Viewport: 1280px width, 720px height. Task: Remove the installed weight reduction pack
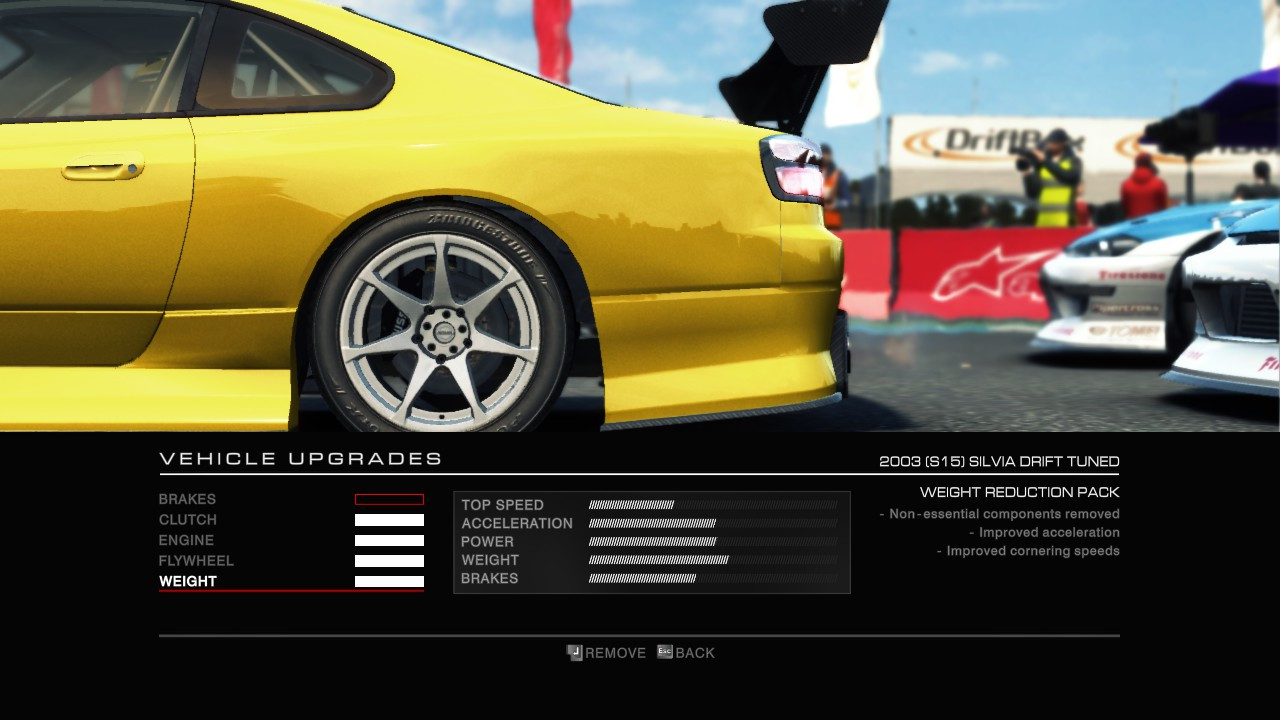[x=606, y=653]
